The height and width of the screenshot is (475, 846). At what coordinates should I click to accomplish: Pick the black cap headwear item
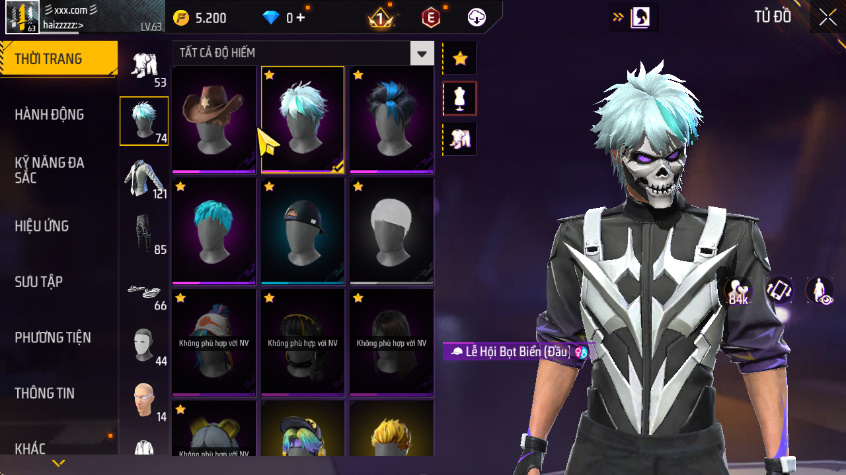(x=303, y=229)
